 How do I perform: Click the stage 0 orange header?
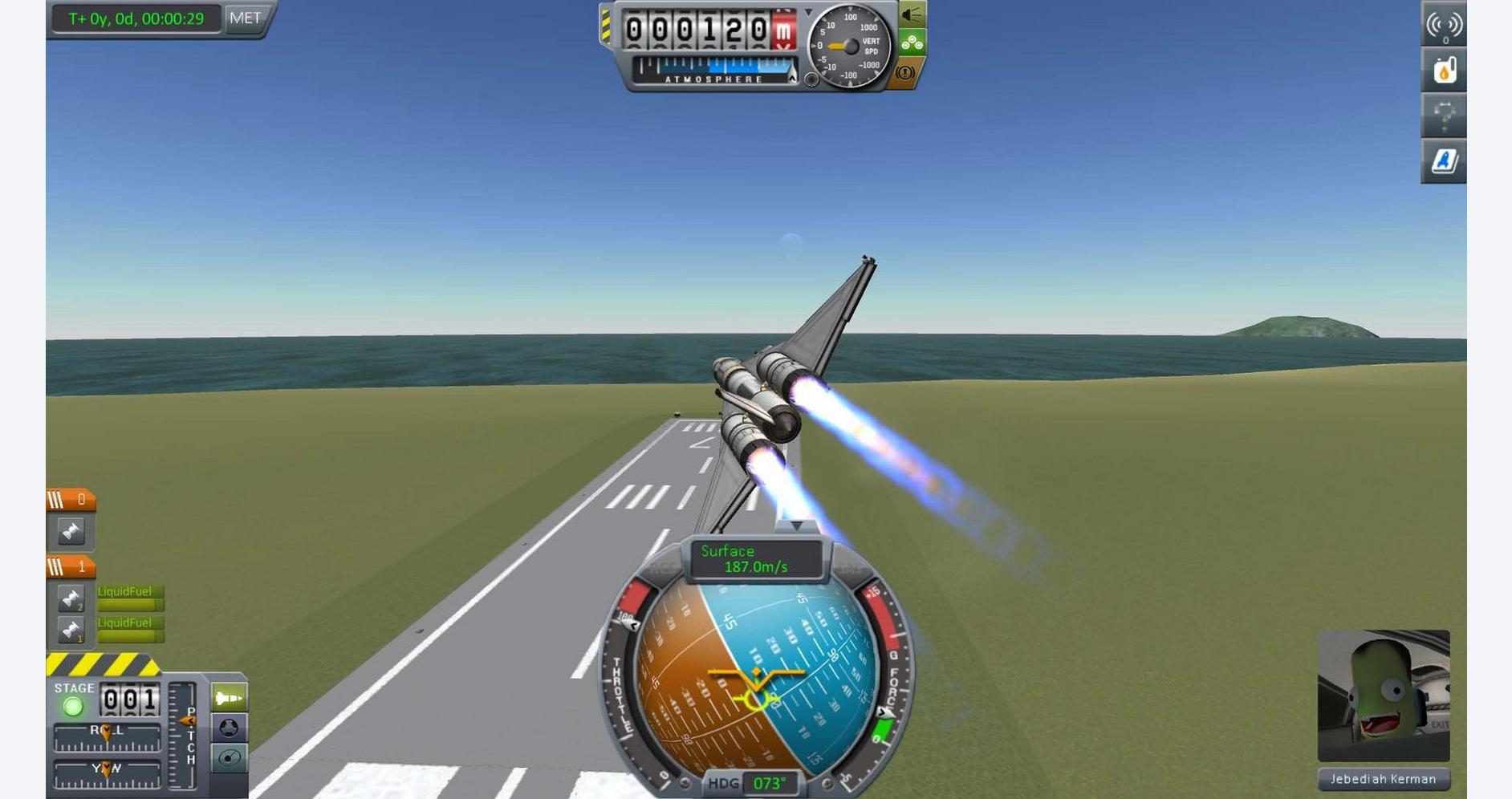click(x=71, y=501)
